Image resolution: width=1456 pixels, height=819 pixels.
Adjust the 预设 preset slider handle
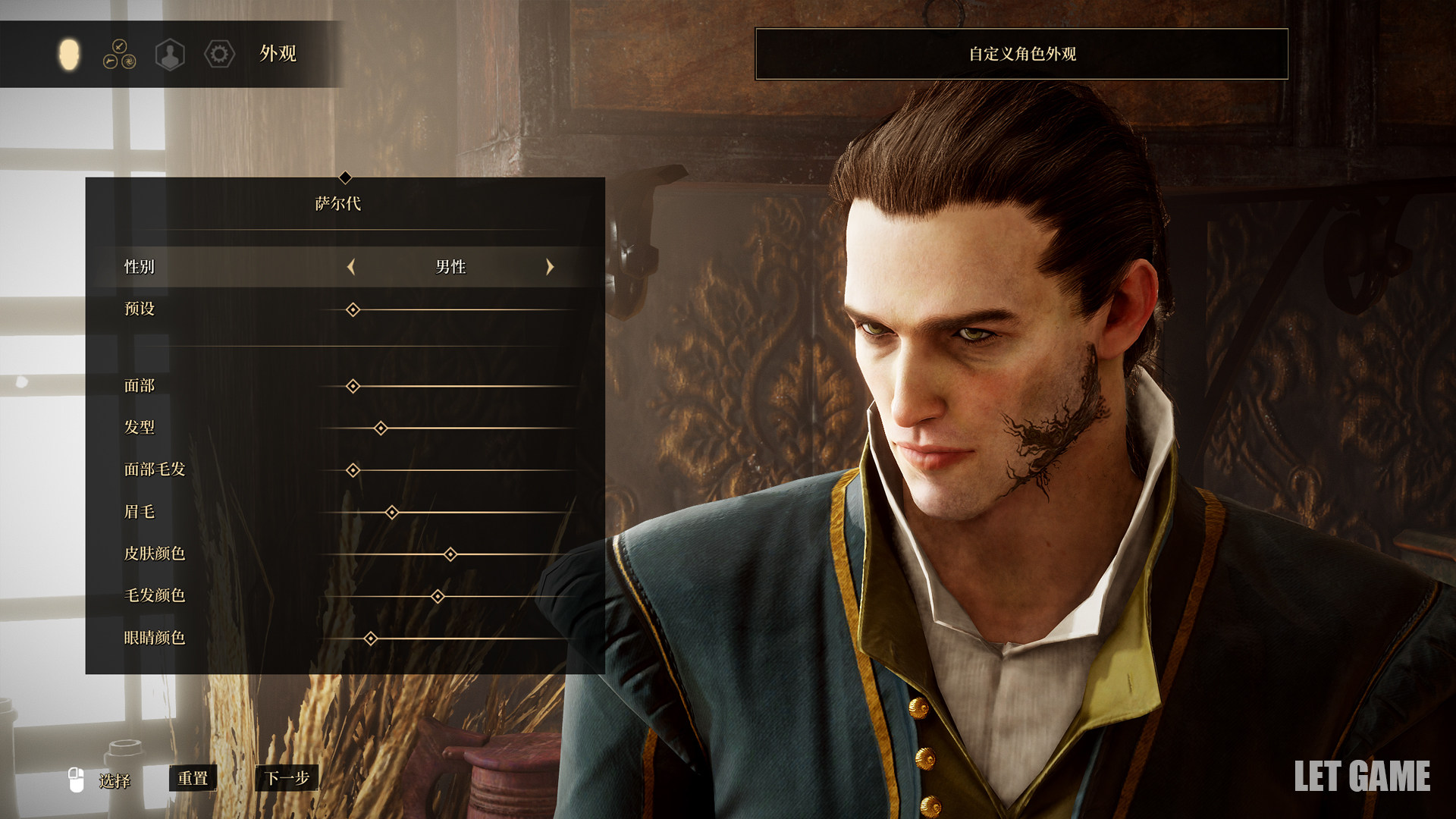click(x=353, y=310)
